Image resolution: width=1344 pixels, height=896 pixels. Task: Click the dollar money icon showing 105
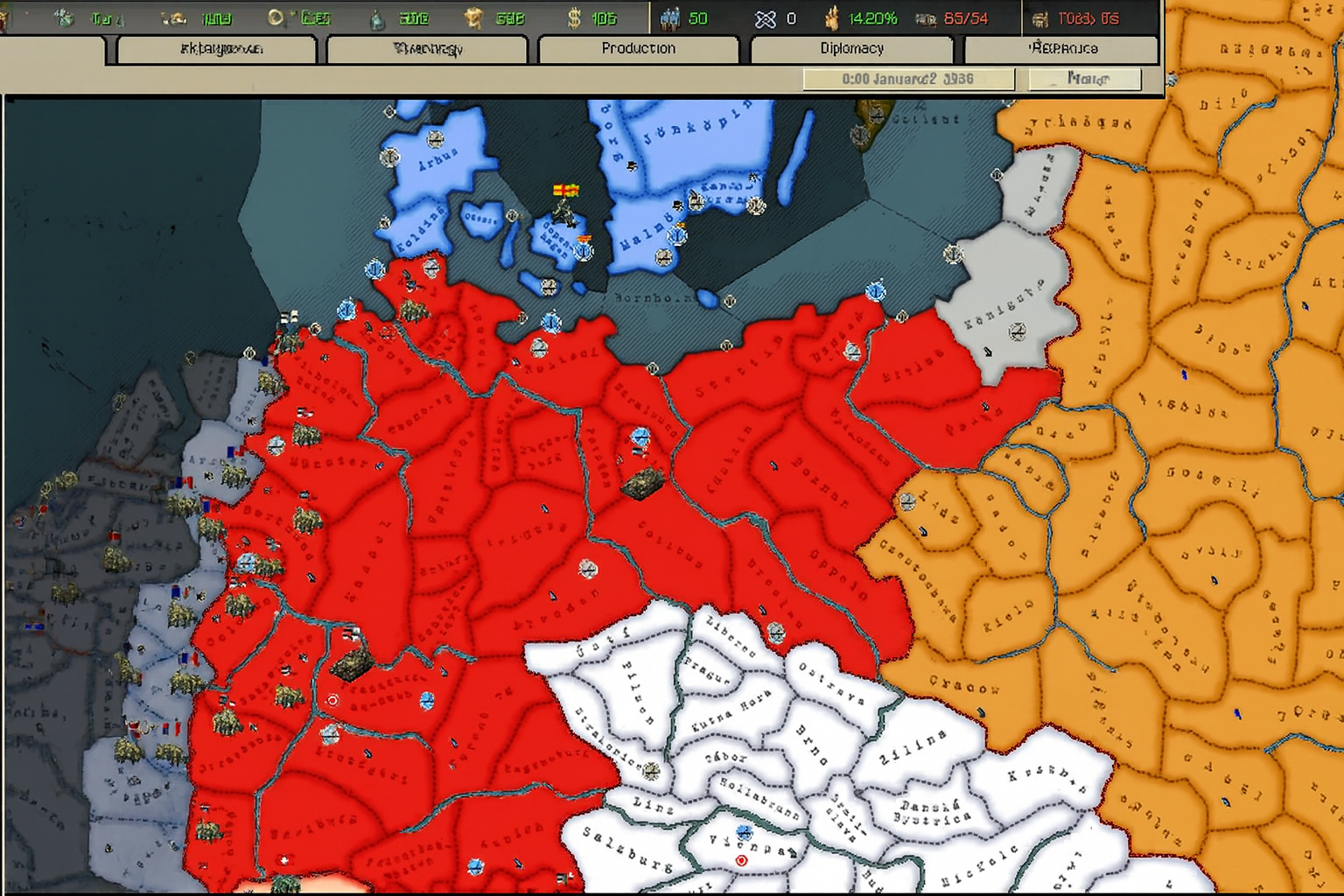pos(575,17)
